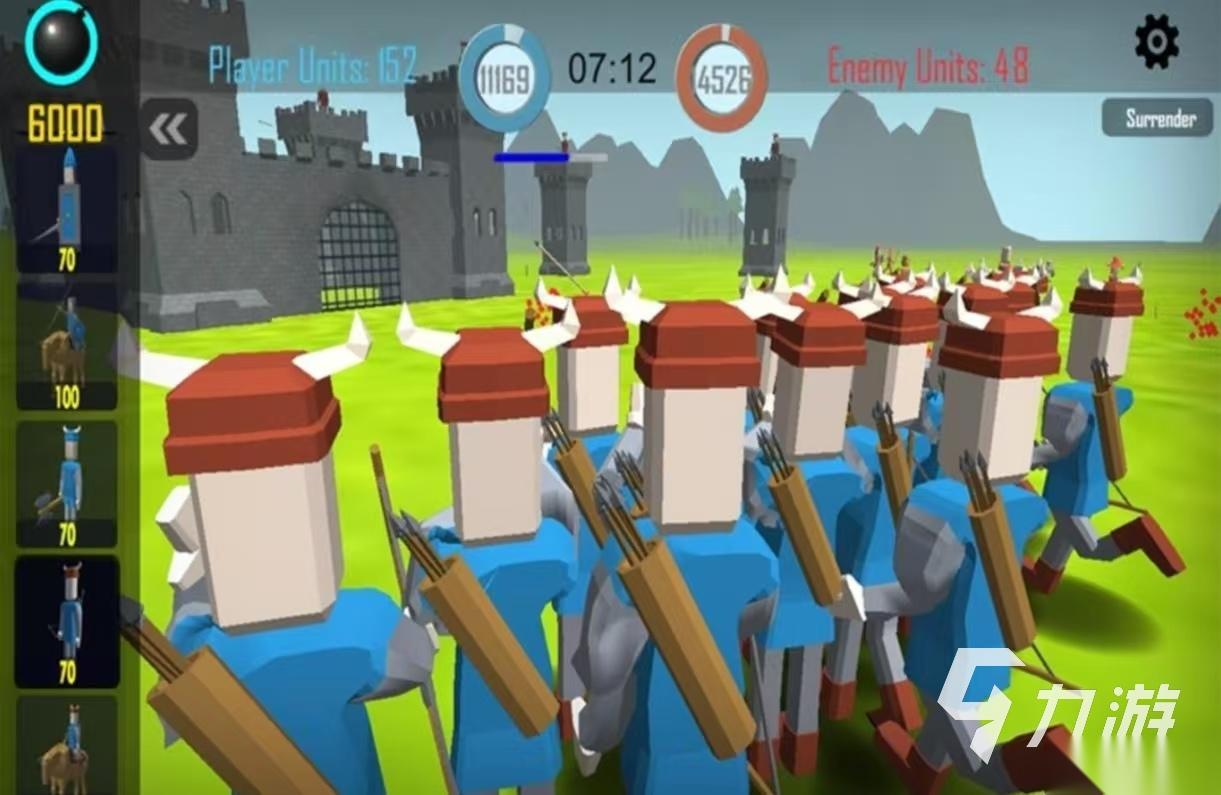This screenshot has height=795, width=1221.
Task: Select the partially visible cavalry unit card
Action: pyautogui.click(x=67, y=747)
